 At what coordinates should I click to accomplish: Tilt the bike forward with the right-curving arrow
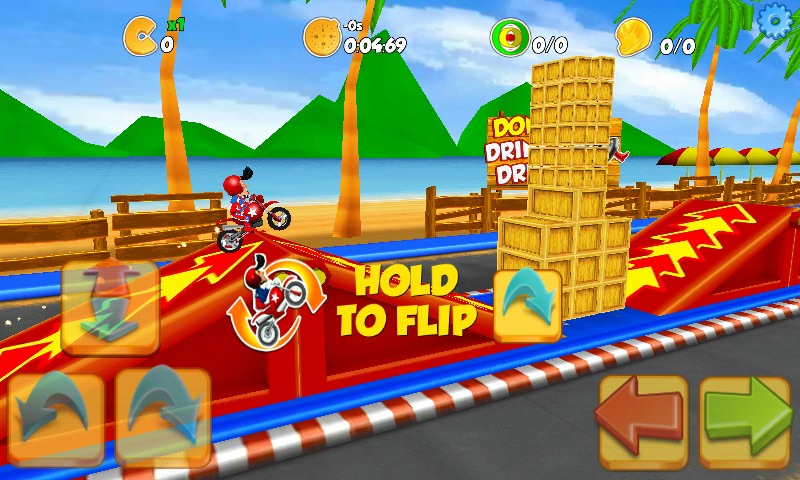(x=162, y=418)
